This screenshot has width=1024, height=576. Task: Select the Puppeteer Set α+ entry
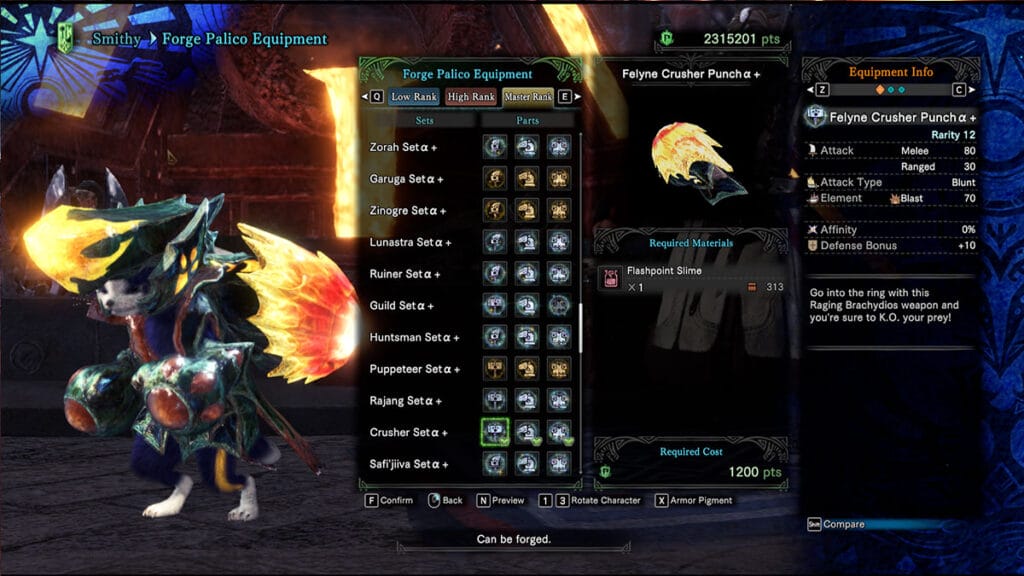(415, 370)
